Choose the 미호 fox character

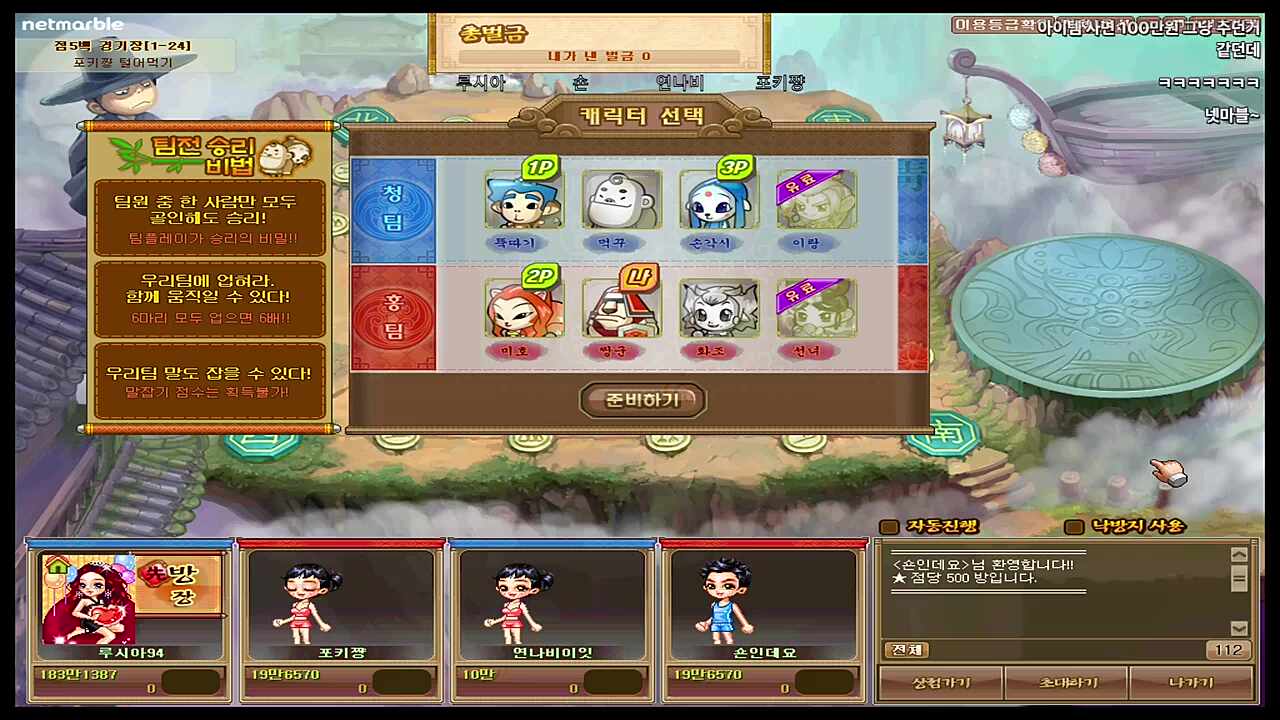[523, 310]
